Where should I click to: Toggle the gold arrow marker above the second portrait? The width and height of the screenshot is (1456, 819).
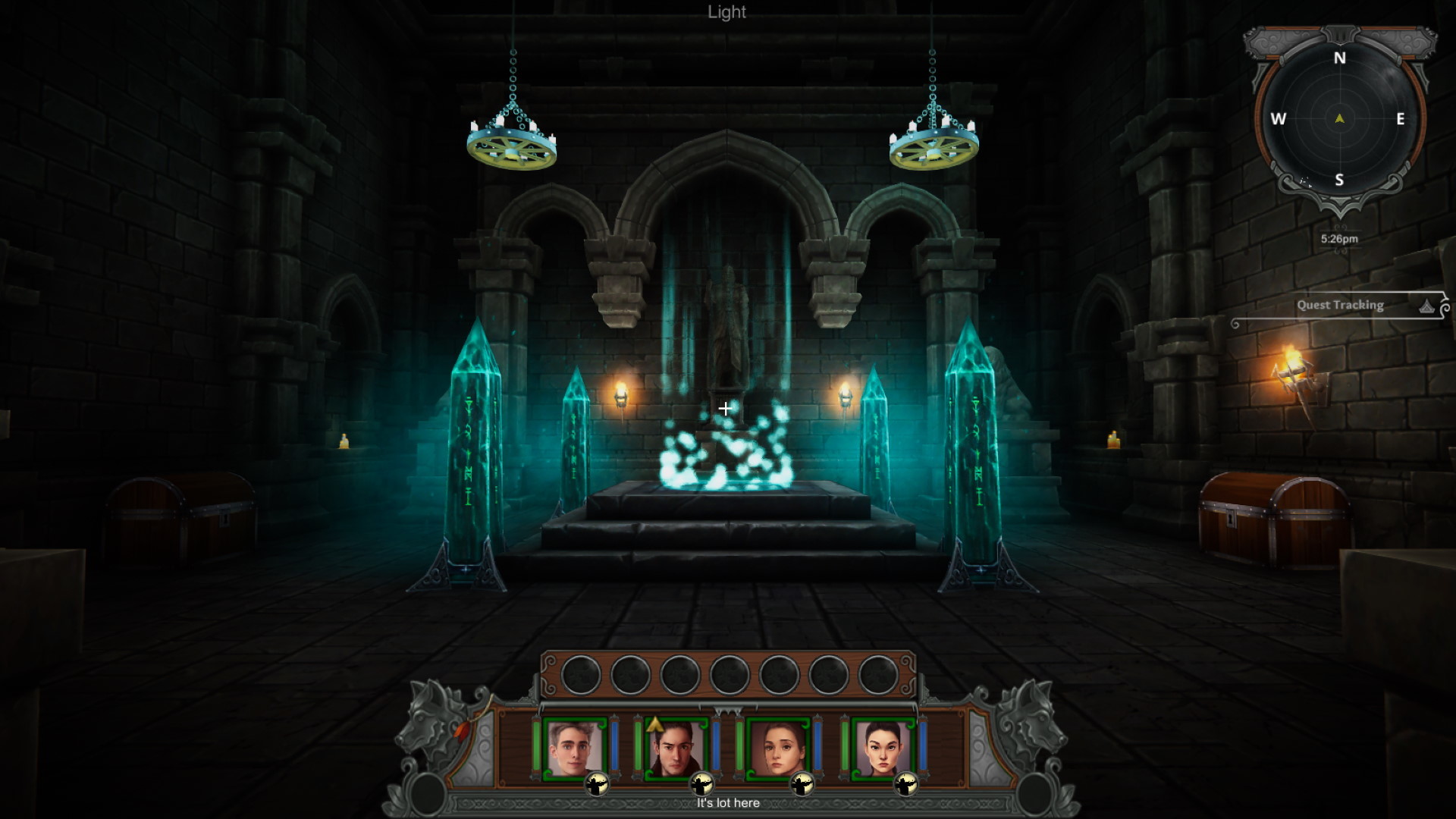(654, 724)
